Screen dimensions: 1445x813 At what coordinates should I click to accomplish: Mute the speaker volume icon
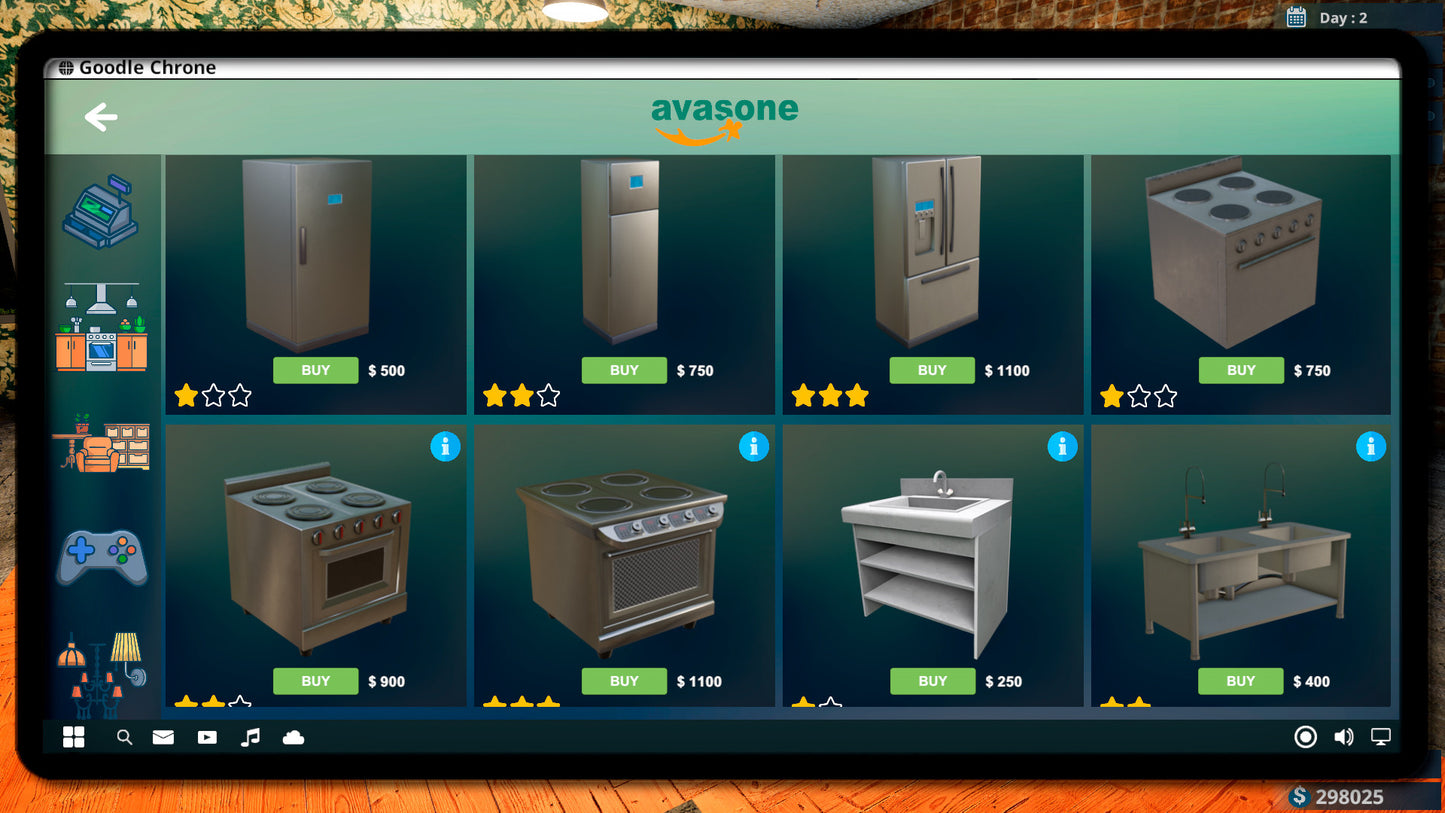tap(1343, 737)
